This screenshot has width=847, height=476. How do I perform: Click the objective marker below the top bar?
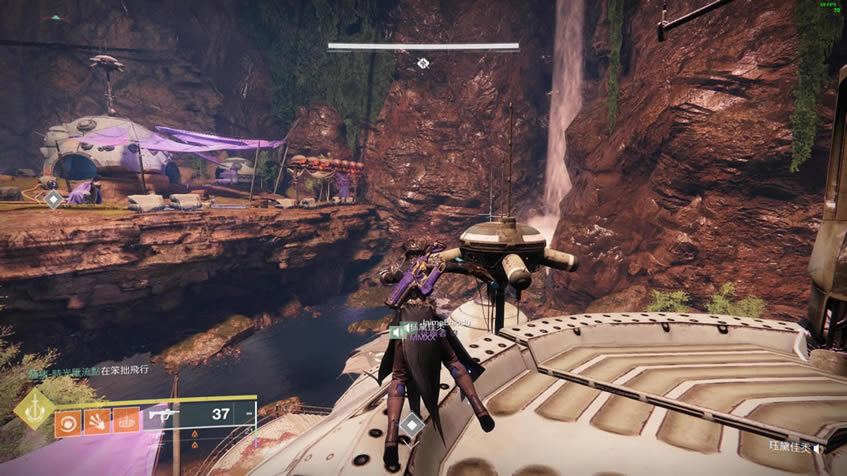(x=423, y=64)
